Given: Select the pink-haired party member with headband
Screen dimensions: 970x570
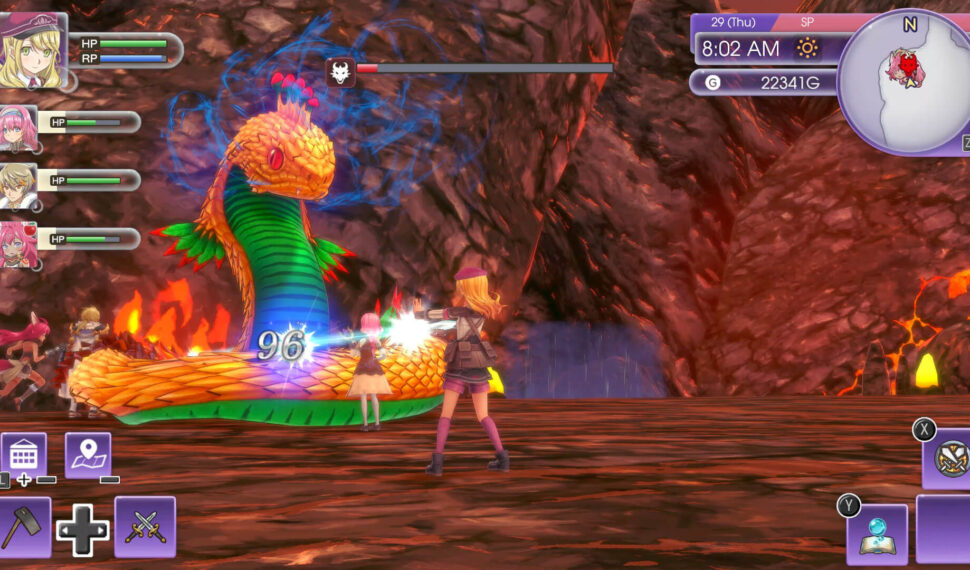Looking at the screenshot, I should [18, 128].
